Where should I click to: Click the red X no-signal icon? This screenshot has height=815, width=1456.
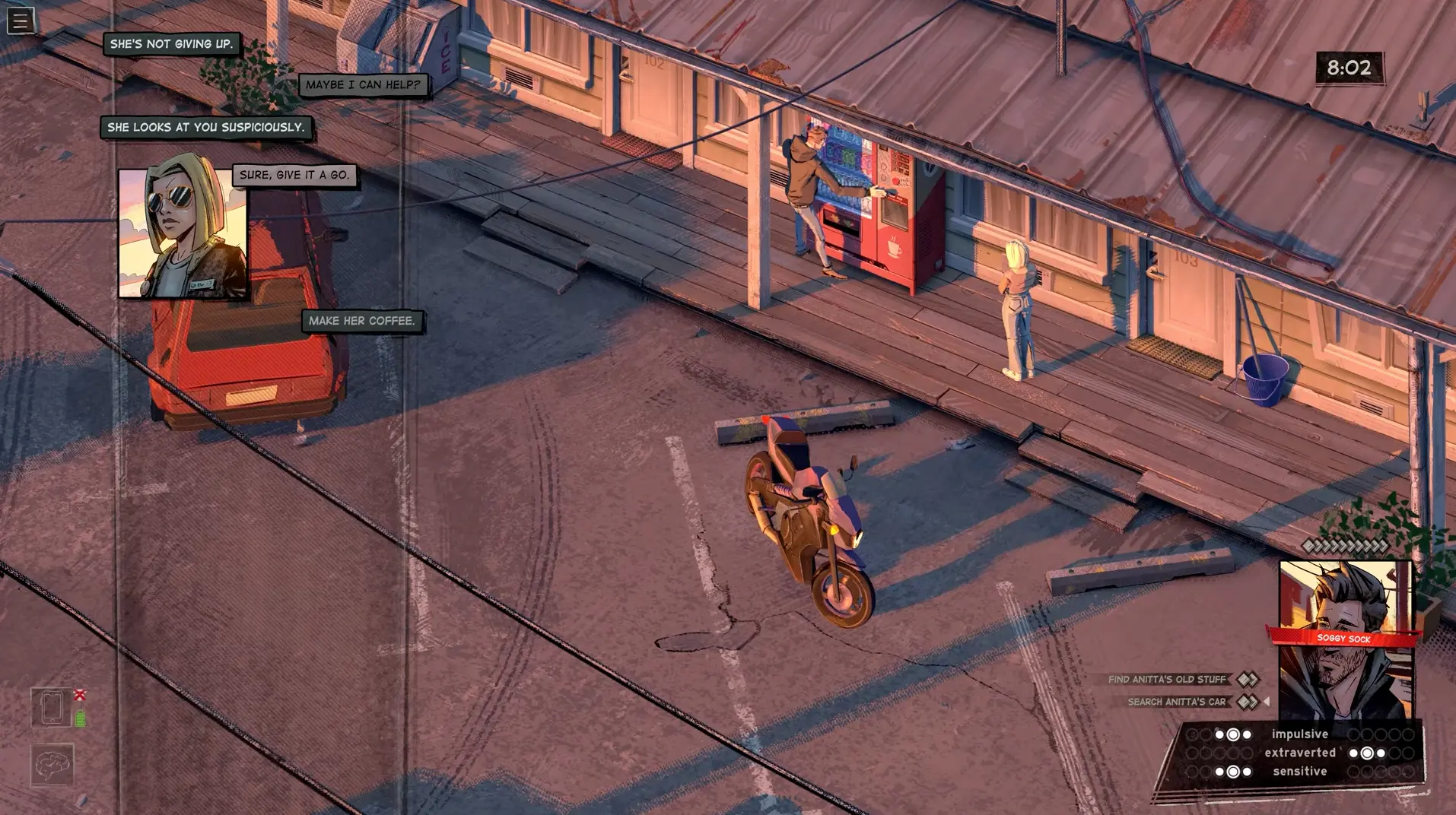point(79,695)
